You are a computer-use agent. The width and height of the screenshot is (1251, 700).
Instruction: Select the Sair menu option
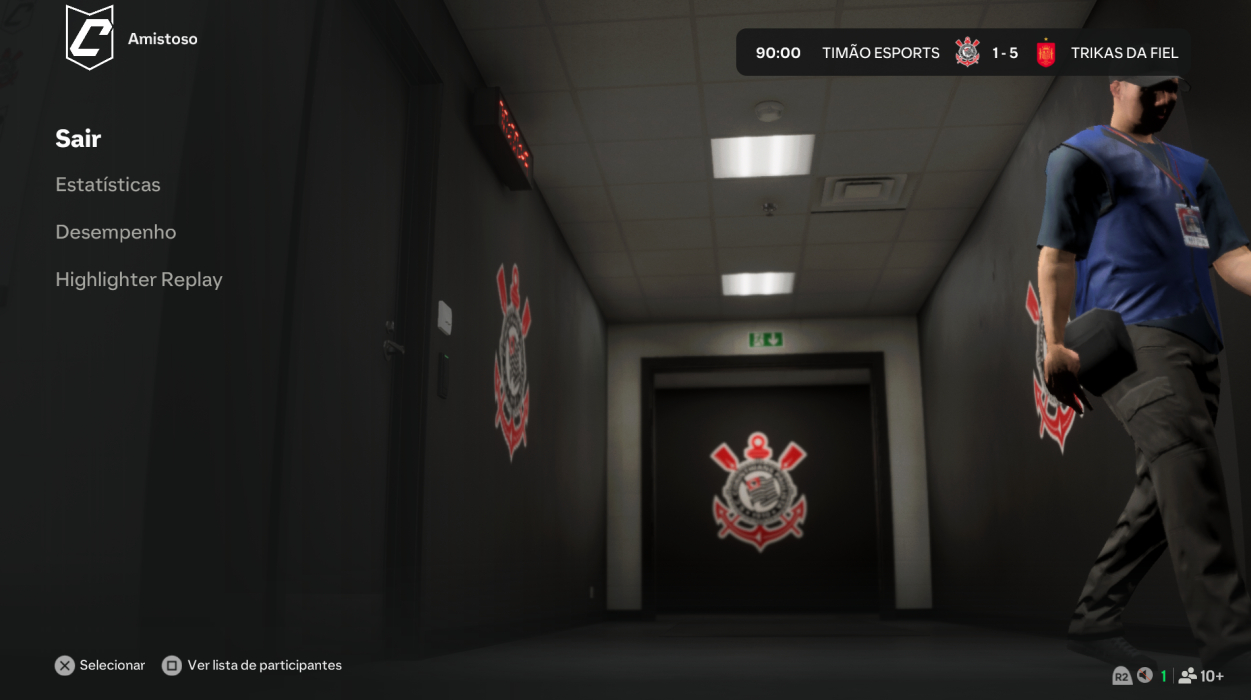(78, 138)
